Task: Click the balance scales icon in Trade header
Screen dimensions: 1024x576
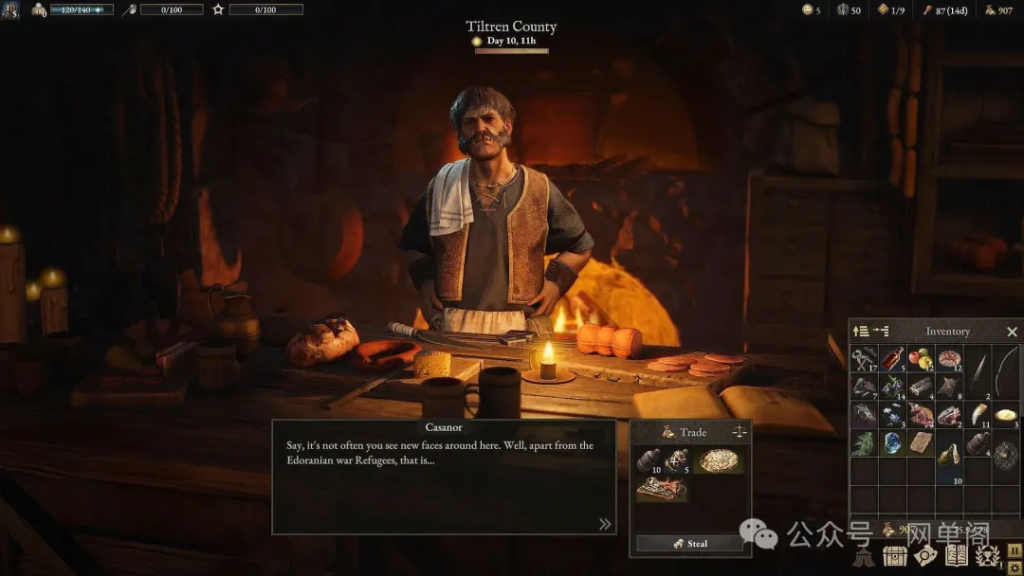Action: click(739, 432)
